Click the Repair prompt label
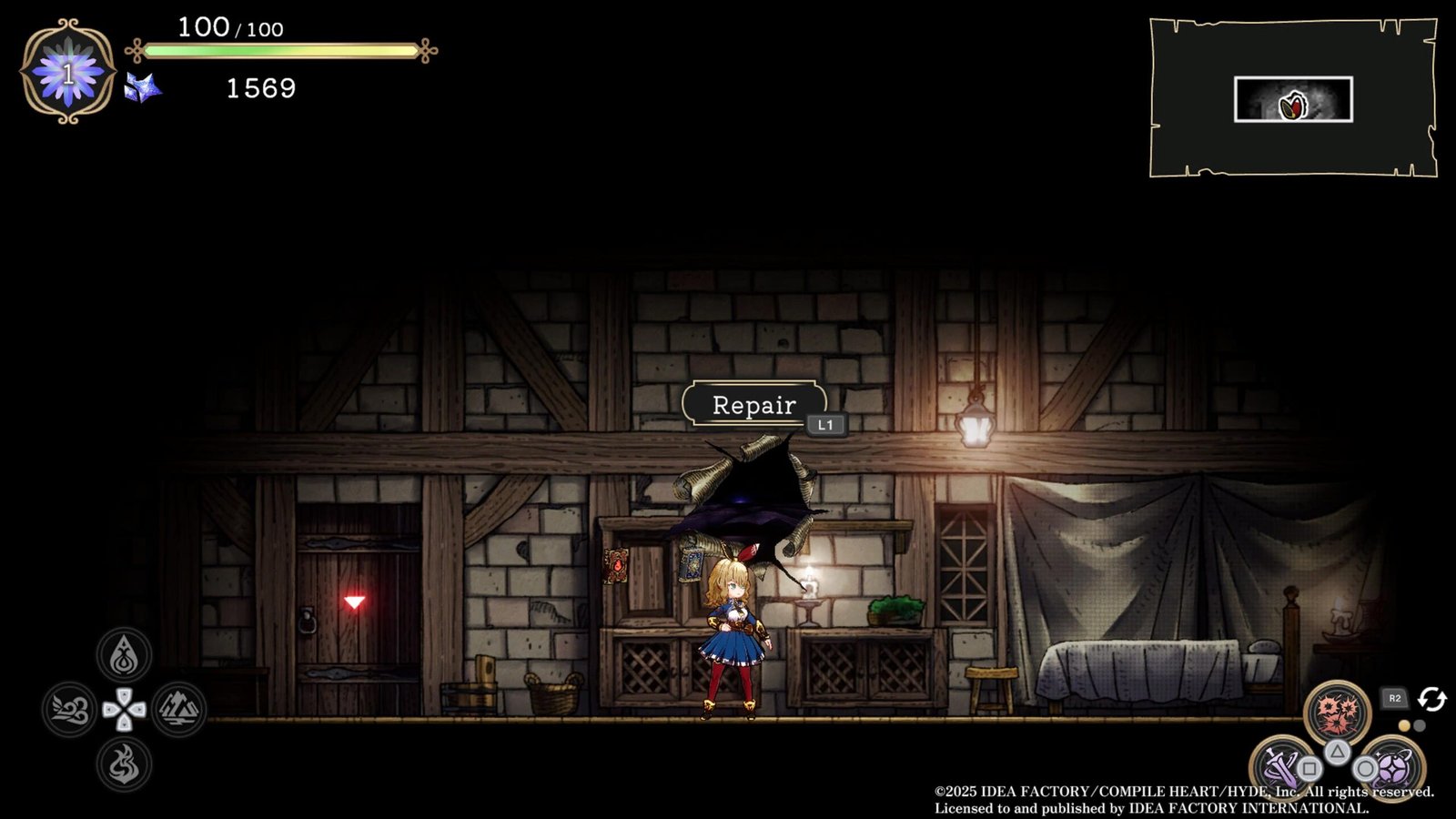This screenshot has width=1456, height=819. pyautogui.click(x=753, y=405)
